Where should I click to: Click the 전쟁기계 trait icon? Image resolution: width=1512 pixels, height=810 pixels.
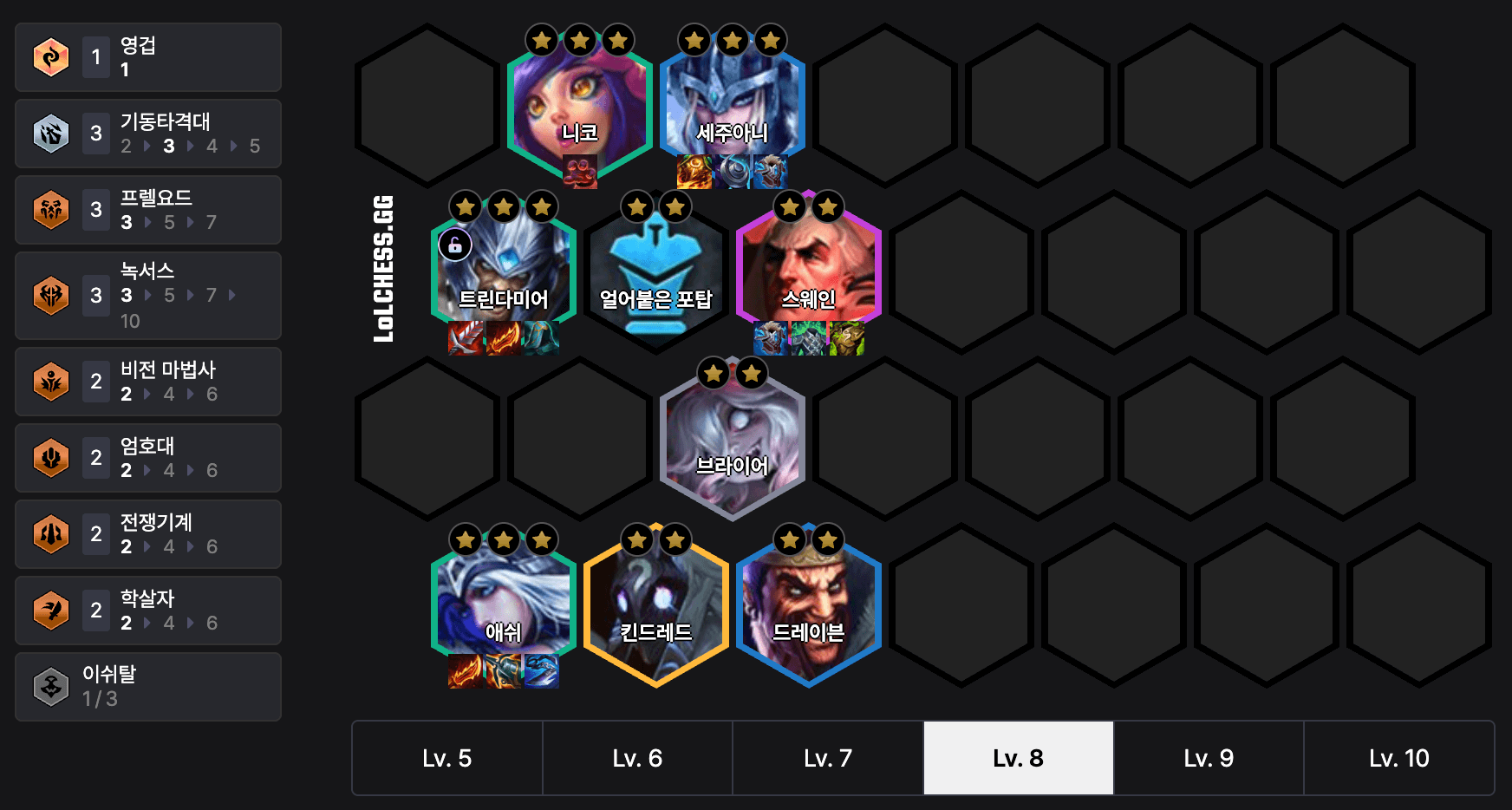tap(50, 534)
